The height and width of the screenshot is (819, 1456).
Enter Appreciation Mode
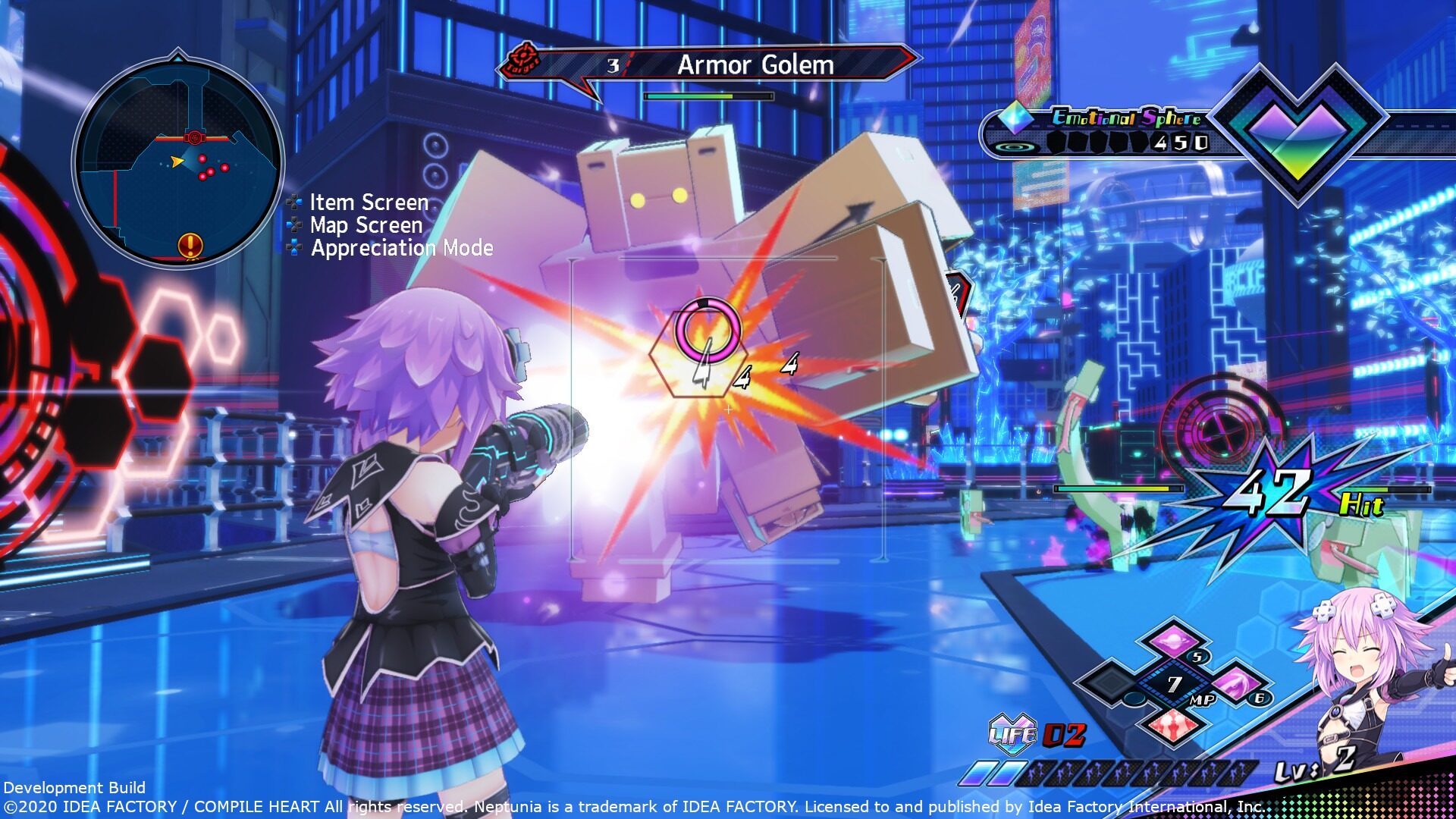401,248
